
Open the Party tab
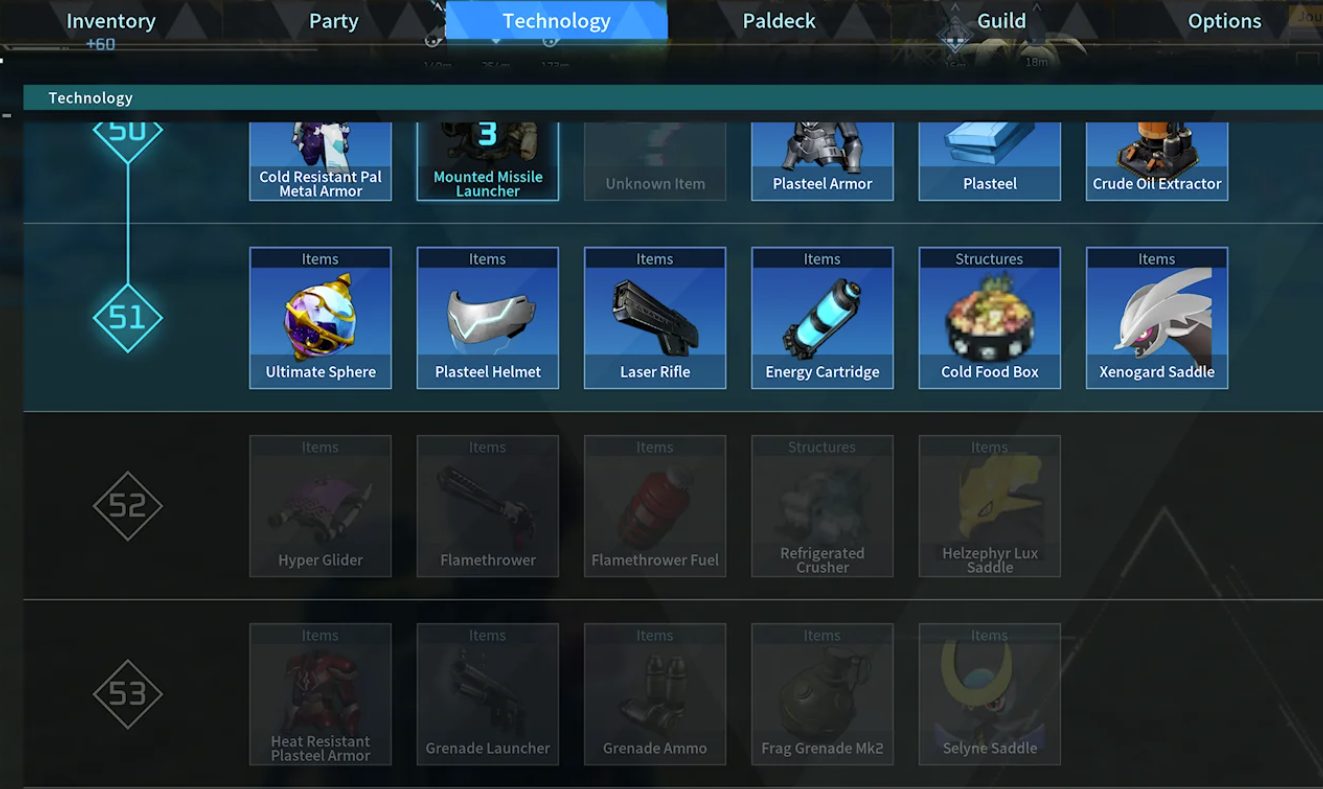(x=332, y=20)
